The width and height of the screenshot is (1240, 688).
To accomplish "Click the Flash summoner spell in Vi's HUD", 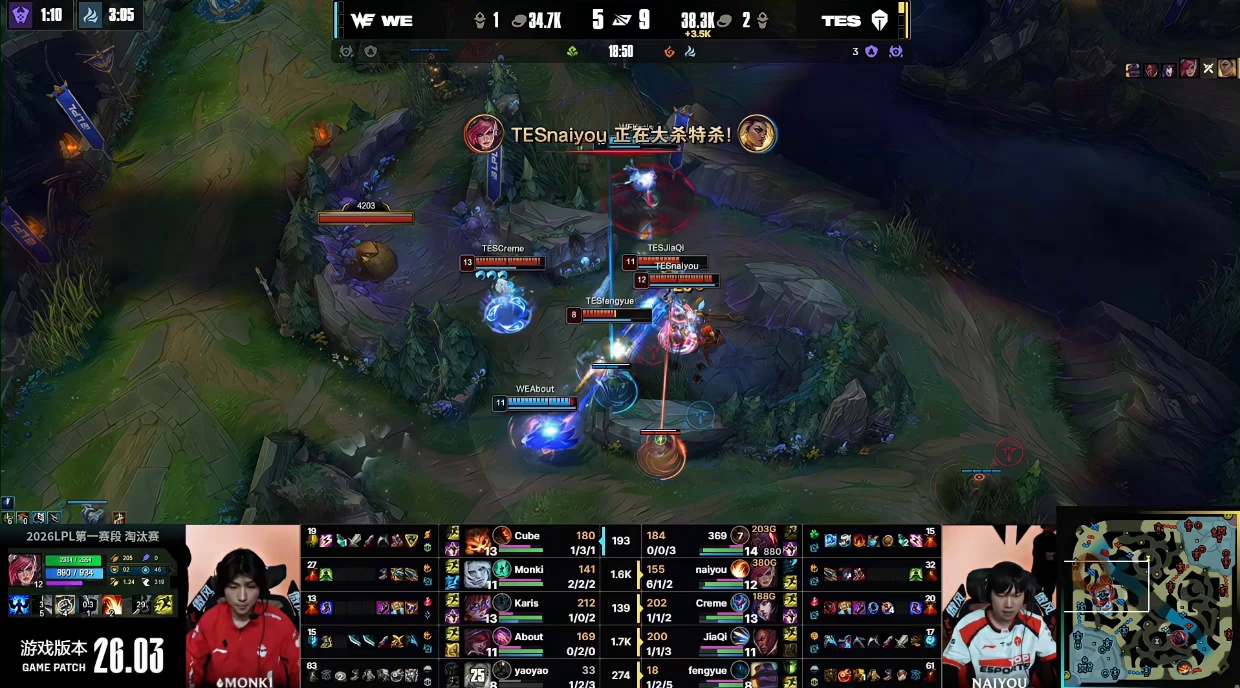I will pos(163,605).
